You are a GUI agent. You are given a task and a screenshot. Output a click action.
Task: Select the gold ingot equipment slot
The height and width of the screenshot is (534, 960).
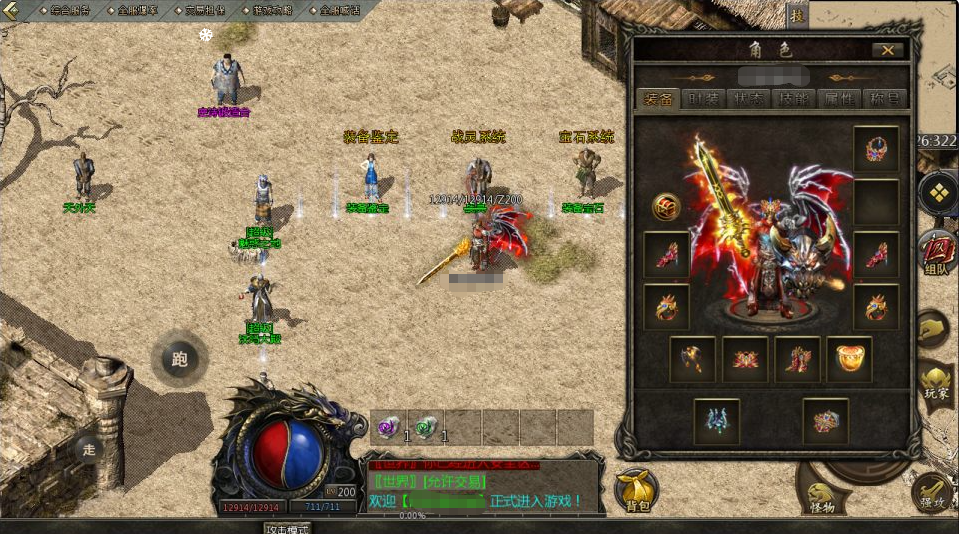pyautogui.click(x=849, y=359)
